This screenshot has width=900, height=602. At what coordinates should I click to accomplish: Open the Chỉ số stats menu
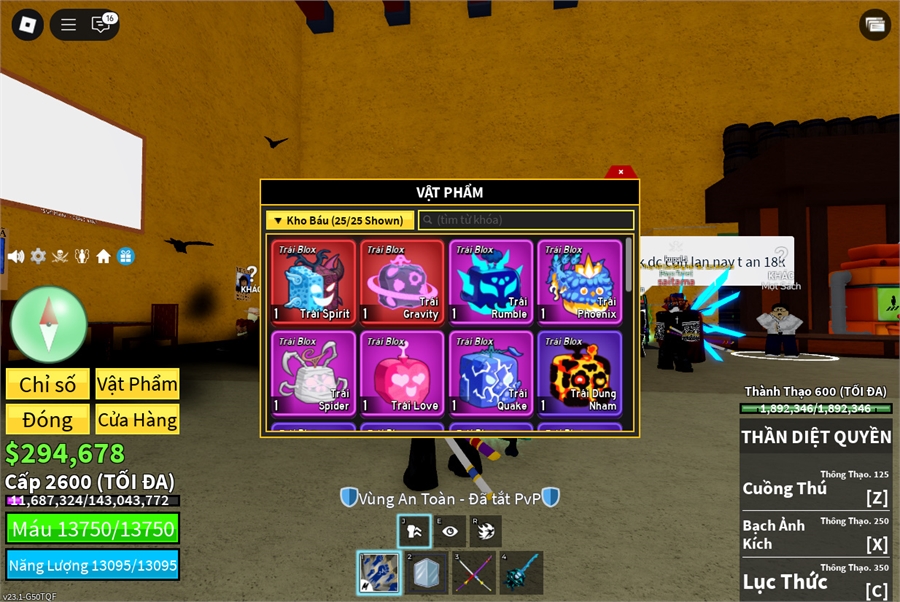click(48, 385)
